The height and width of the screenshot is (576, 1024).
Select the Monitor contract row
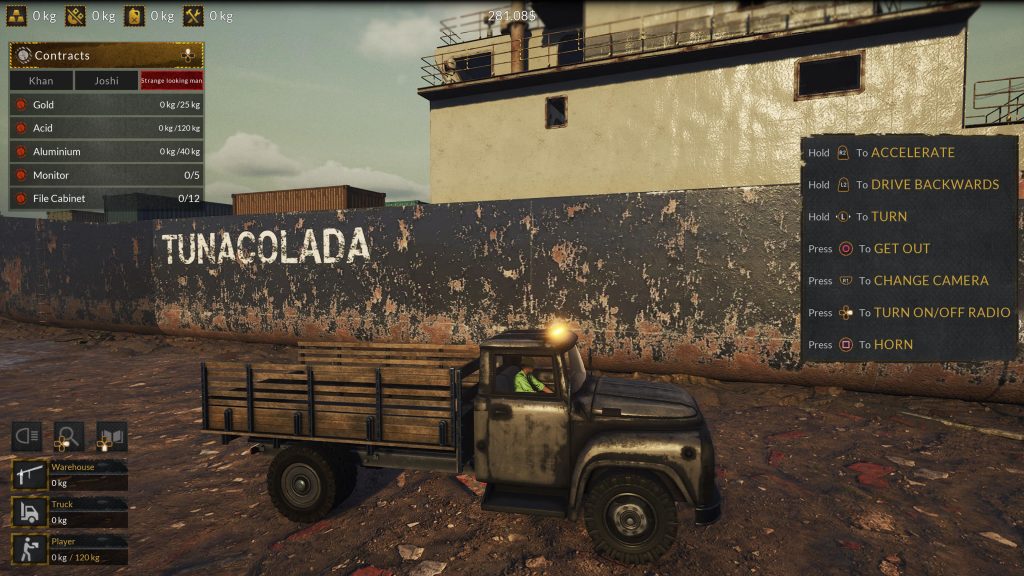(x=106, y=175)
